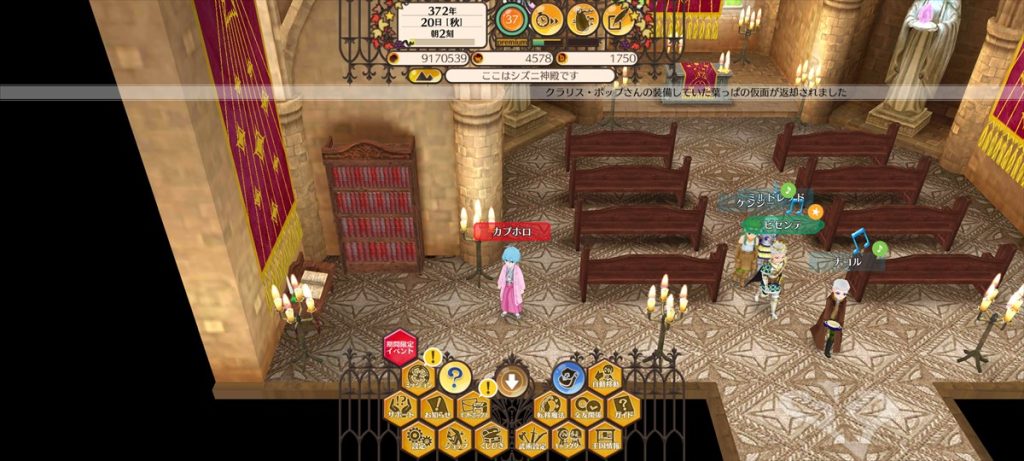Viewport: 1024px width, 461px height.
Task: Open the notices (お知らせ) hexagon
Action: (436, 407)
